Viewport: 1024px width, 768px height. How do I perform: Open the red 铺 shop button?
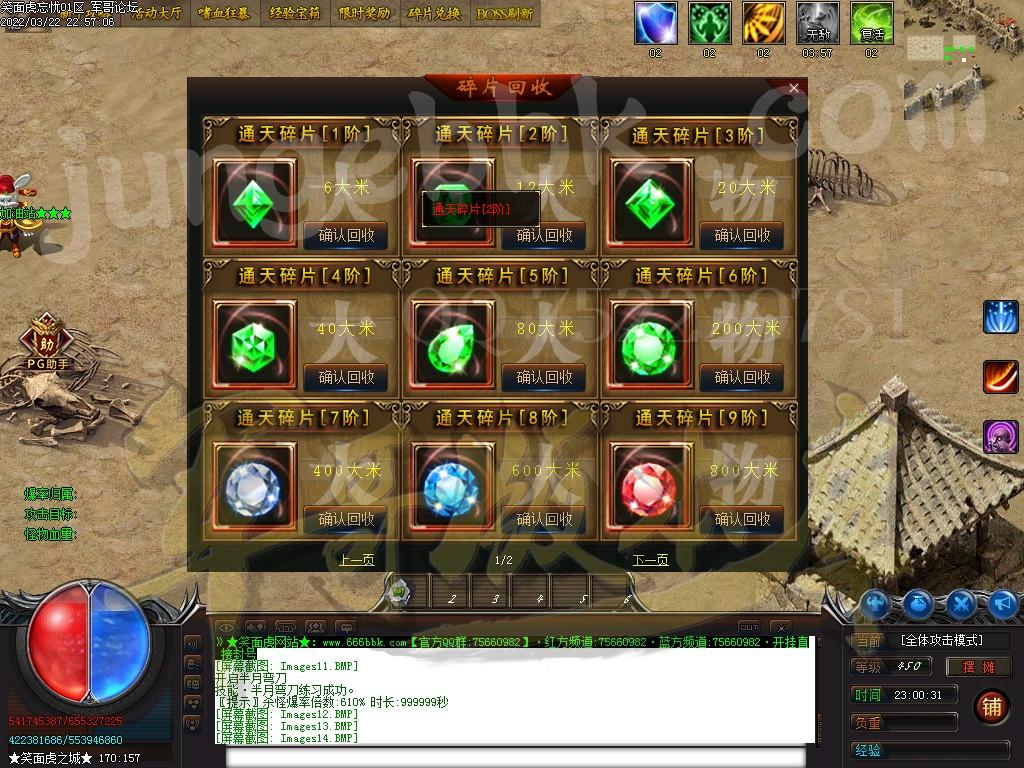tap(990, 706)
